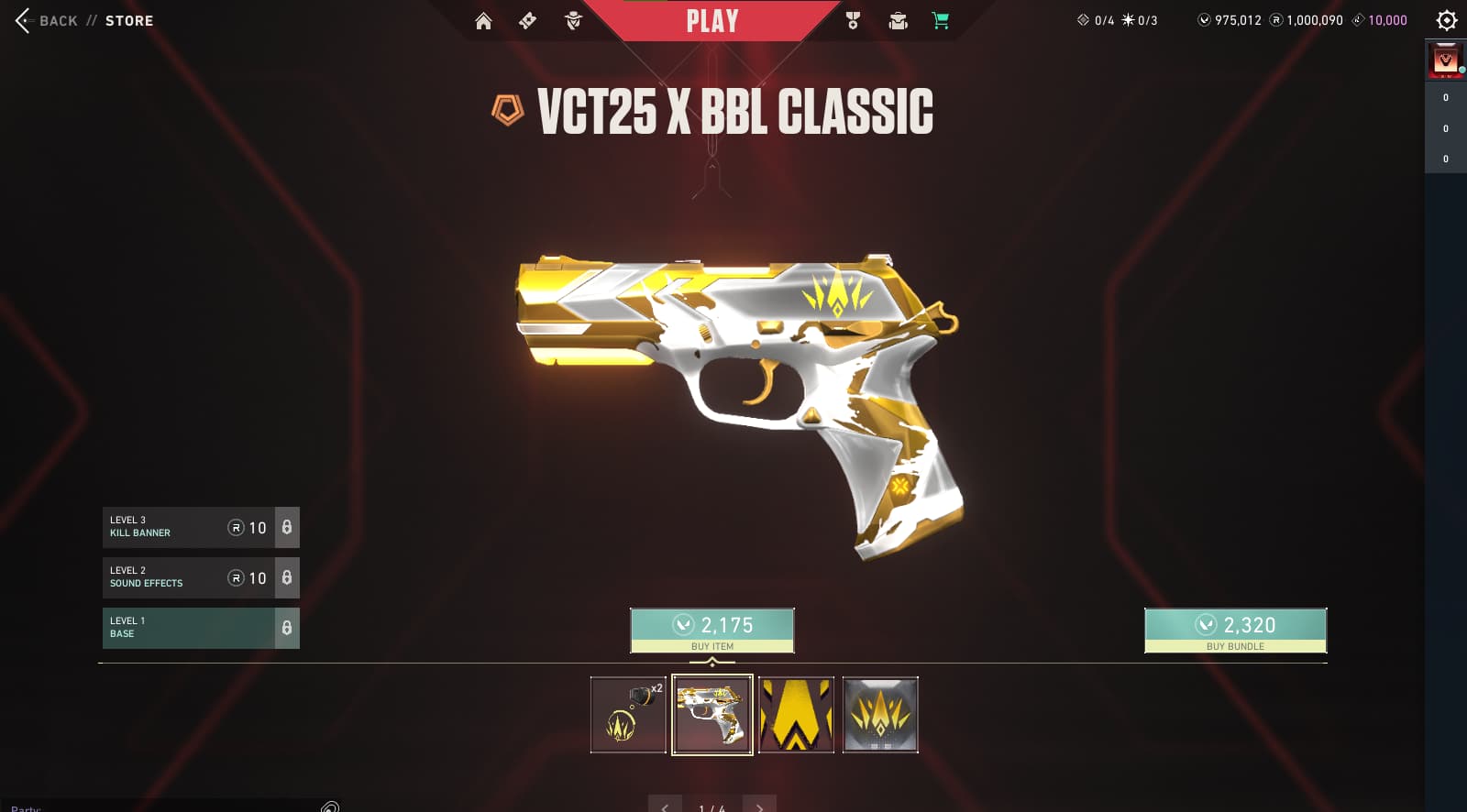Select the gold crown emblem thumbnail
This screenshot has width=1467, height=812.
880,715
